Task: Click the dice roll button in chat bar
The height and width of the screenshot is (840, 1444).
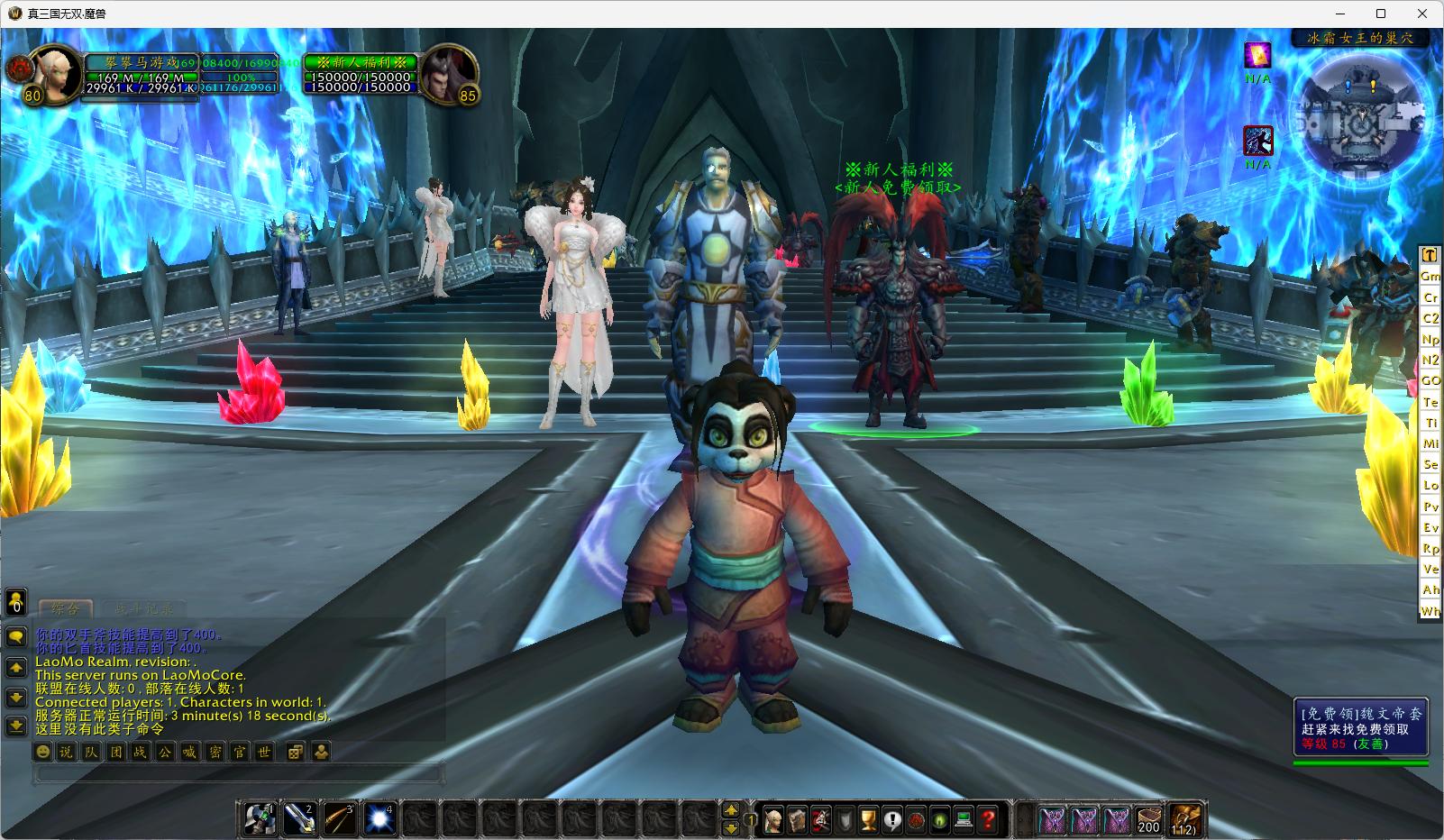Action: tap(294, 752)
